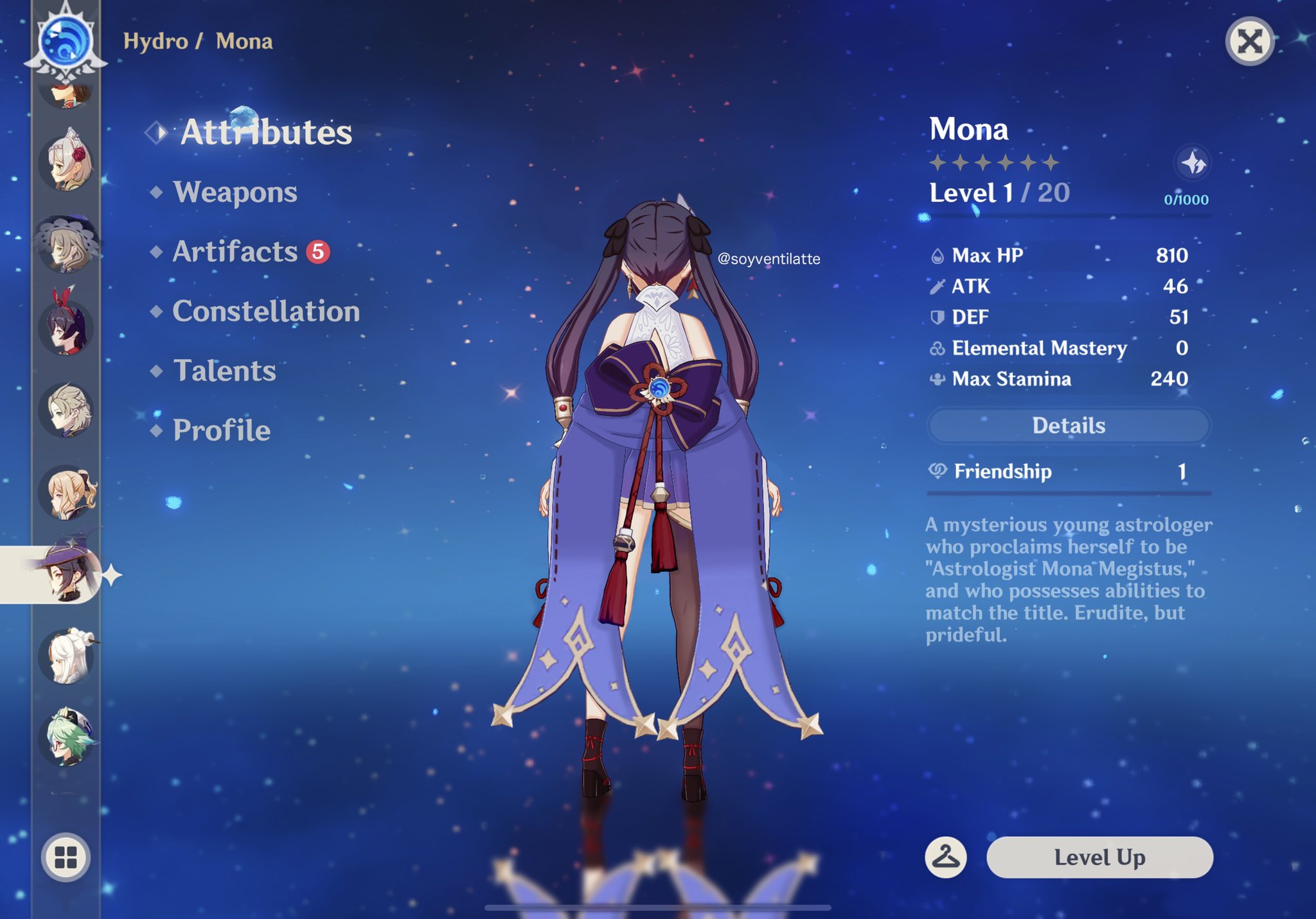Close the character screen

[1249, 42]
